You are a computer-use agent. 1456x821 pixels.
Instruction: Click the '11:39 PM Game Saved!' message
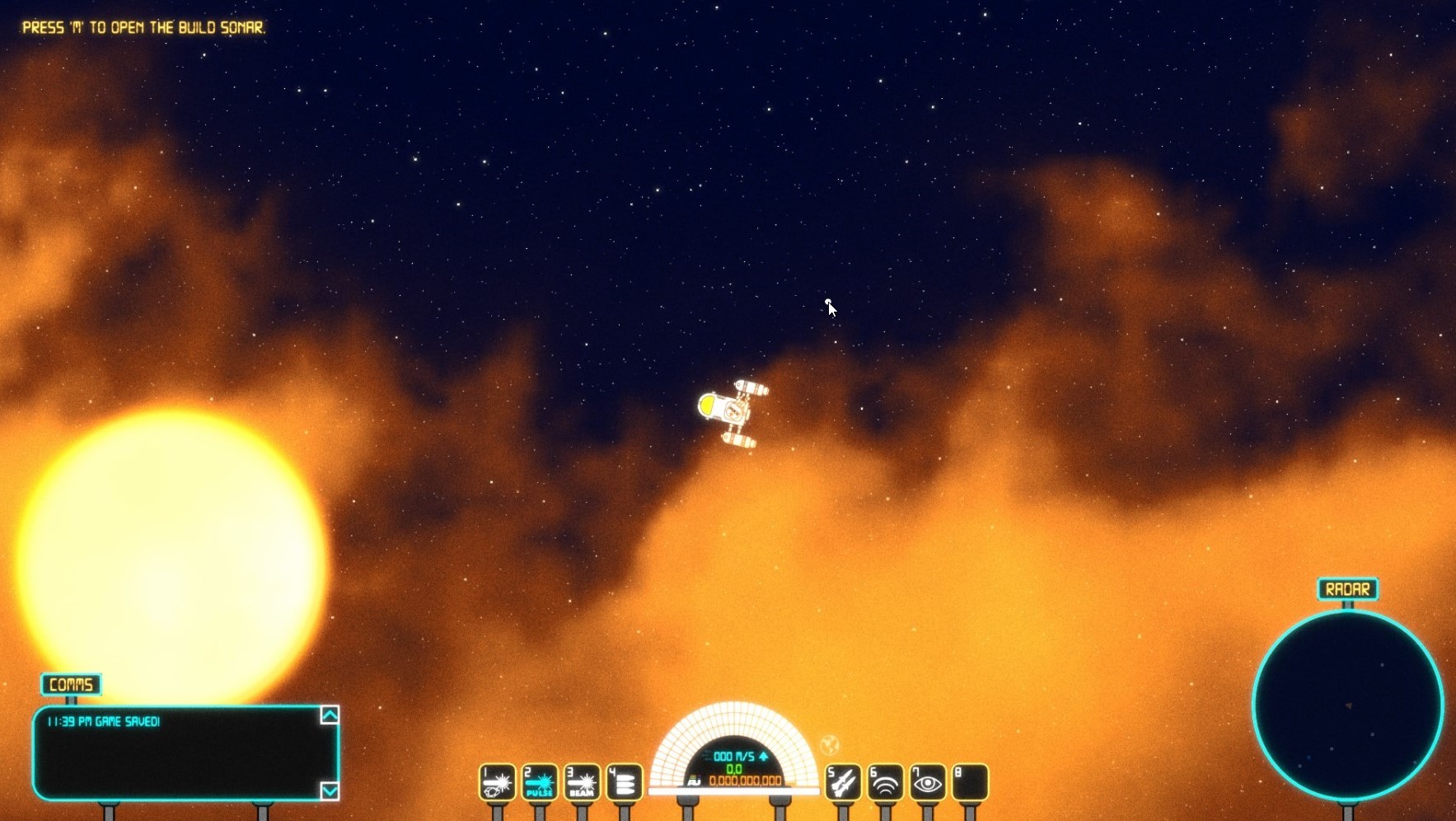coord(102,720)
